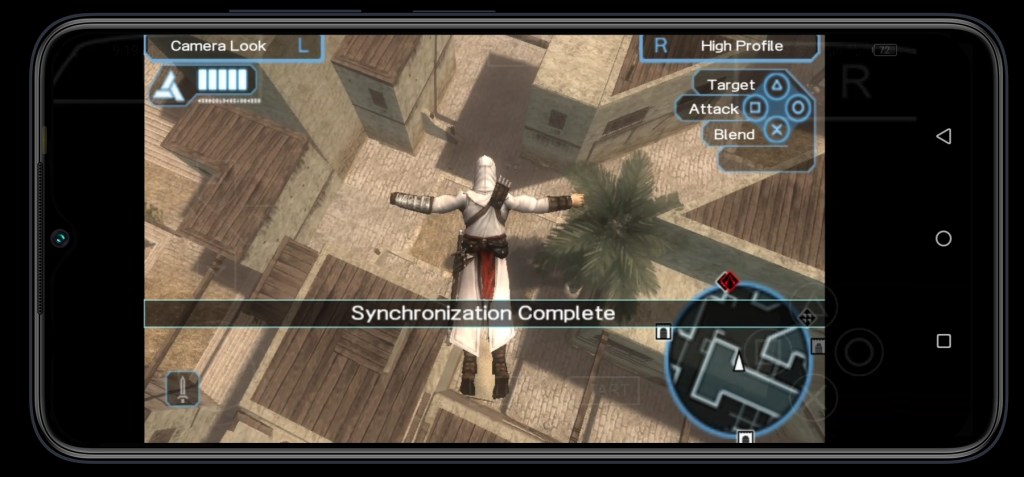Open Android recent apps square button
The height and width of the screenshot is (477, 1024).
943,341
